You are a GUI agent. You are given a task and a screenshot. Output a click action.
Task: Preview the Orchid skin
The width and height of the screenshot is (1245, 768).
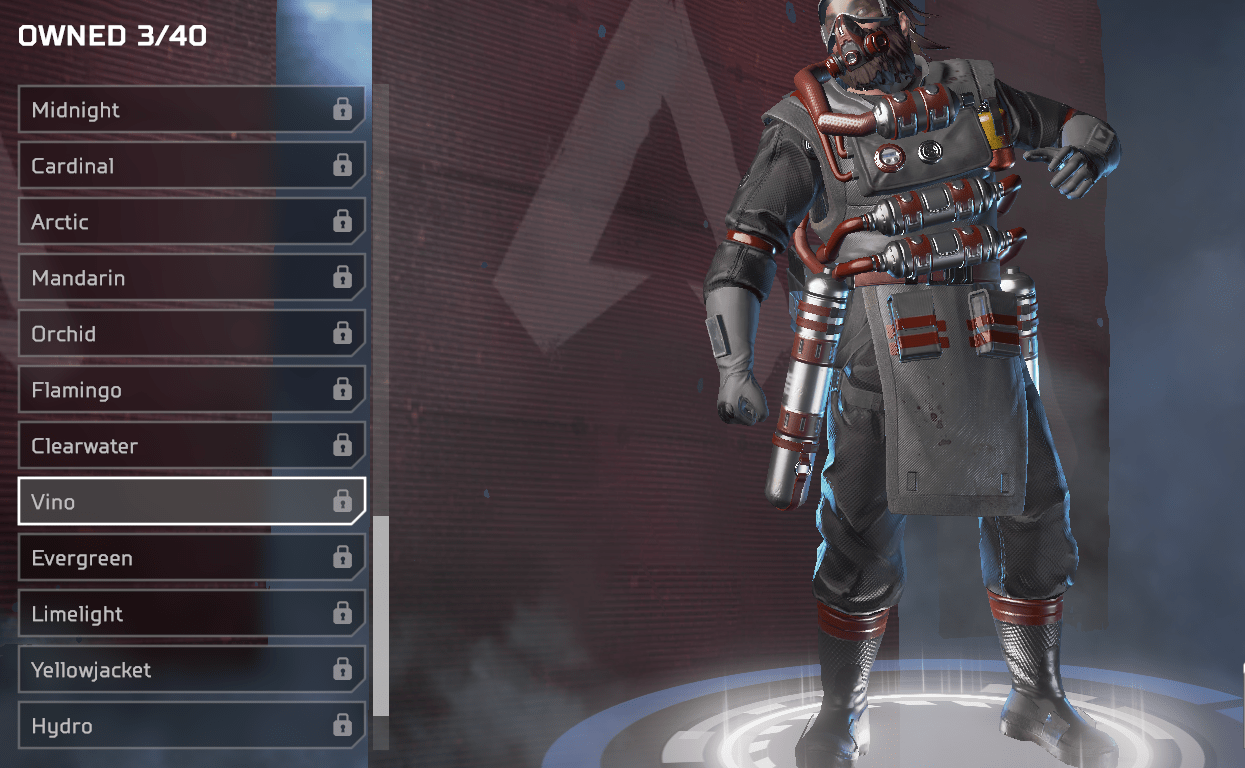pyautogui.click(x=190, y=334)
